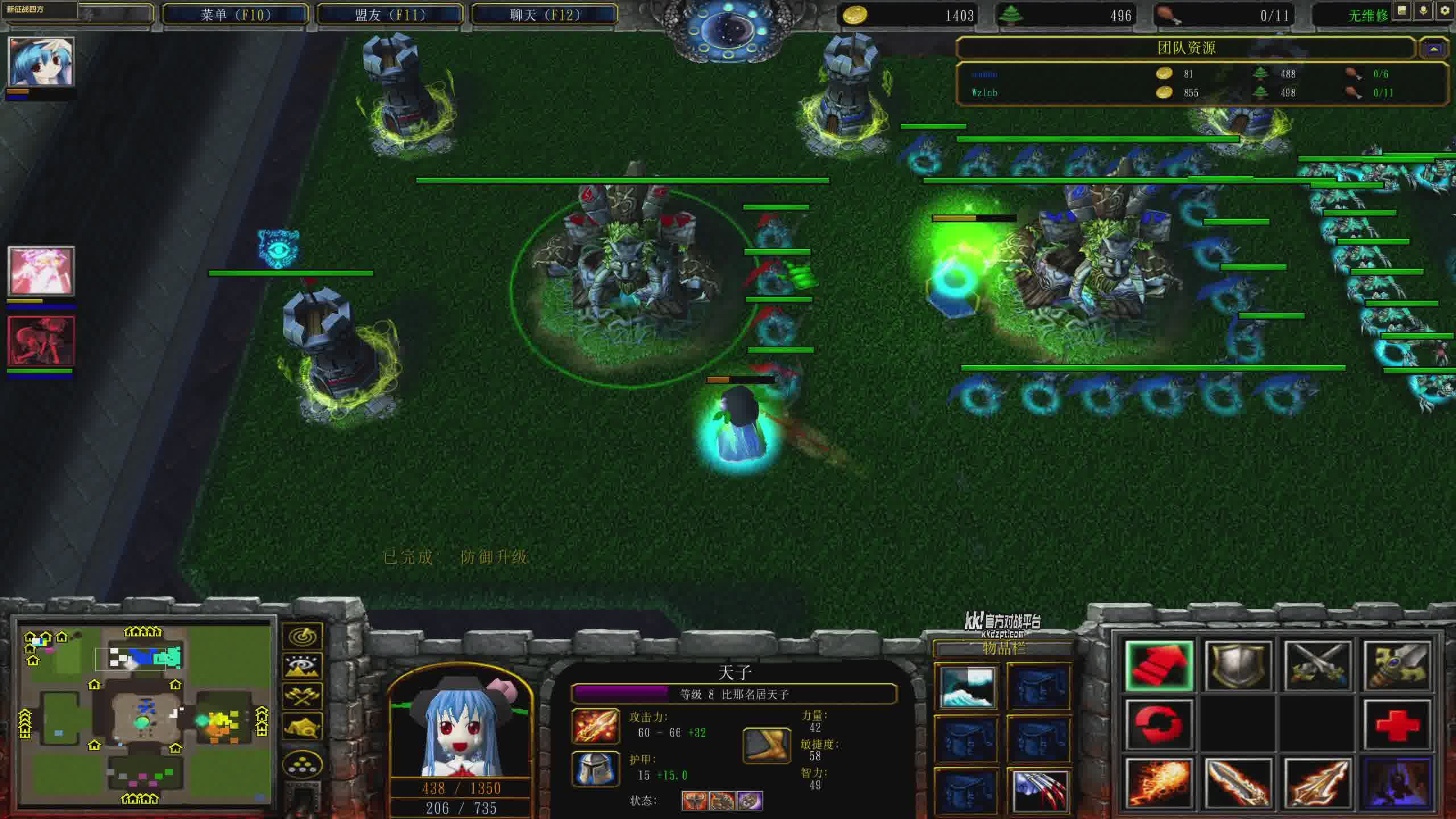Choose the shield Stop command

(1238, 667)
